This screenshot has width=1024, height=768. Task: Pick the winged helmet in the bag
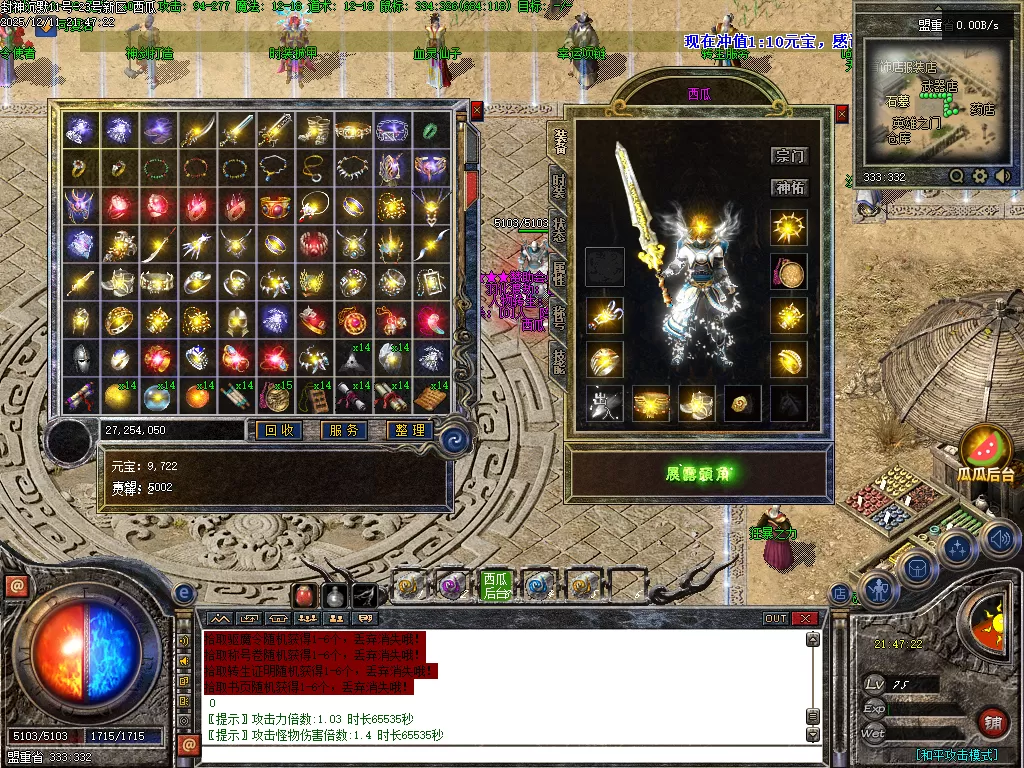80,205
